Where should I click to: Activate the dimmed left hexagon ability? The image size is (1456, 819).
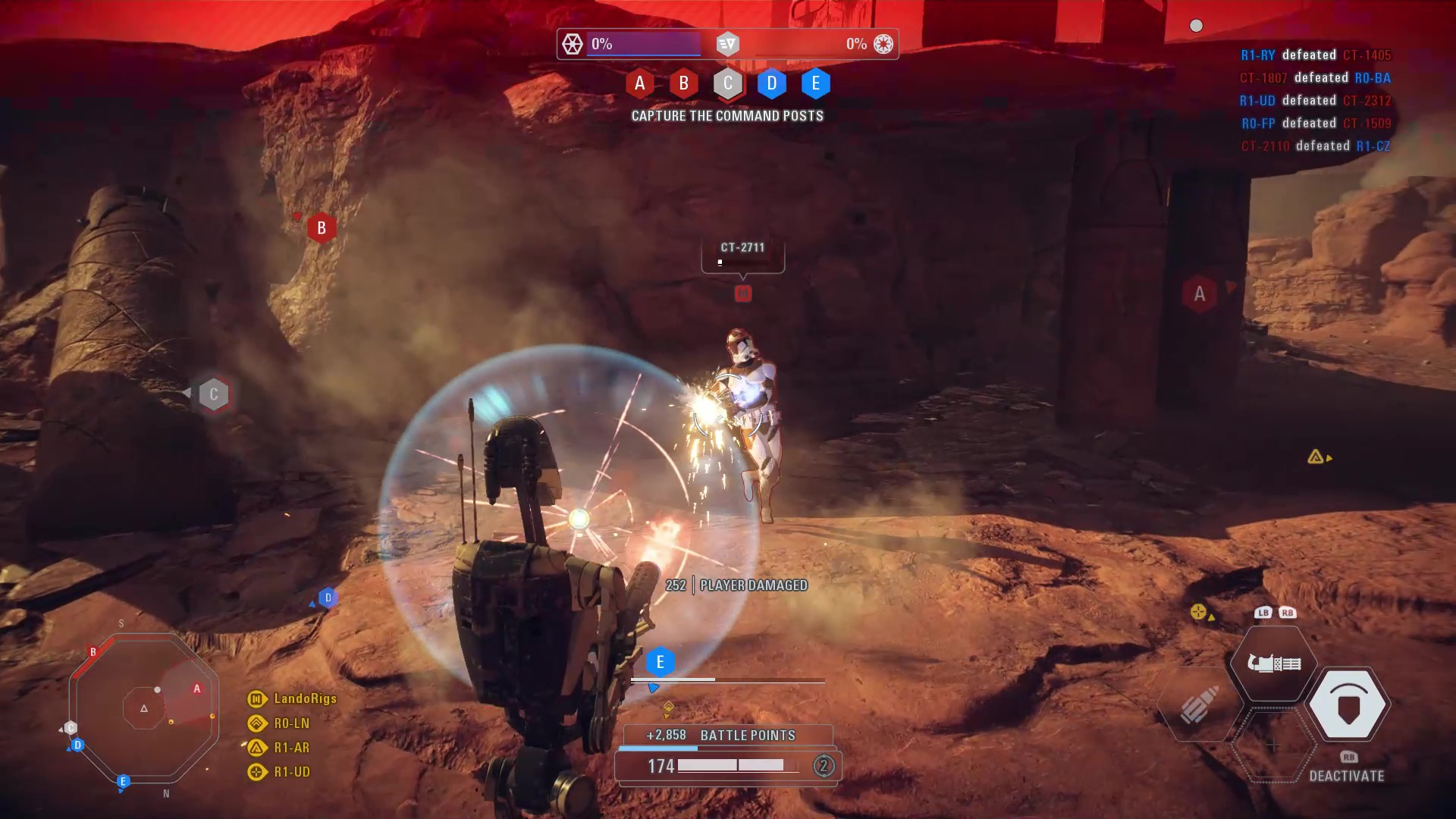(1198, 705)
